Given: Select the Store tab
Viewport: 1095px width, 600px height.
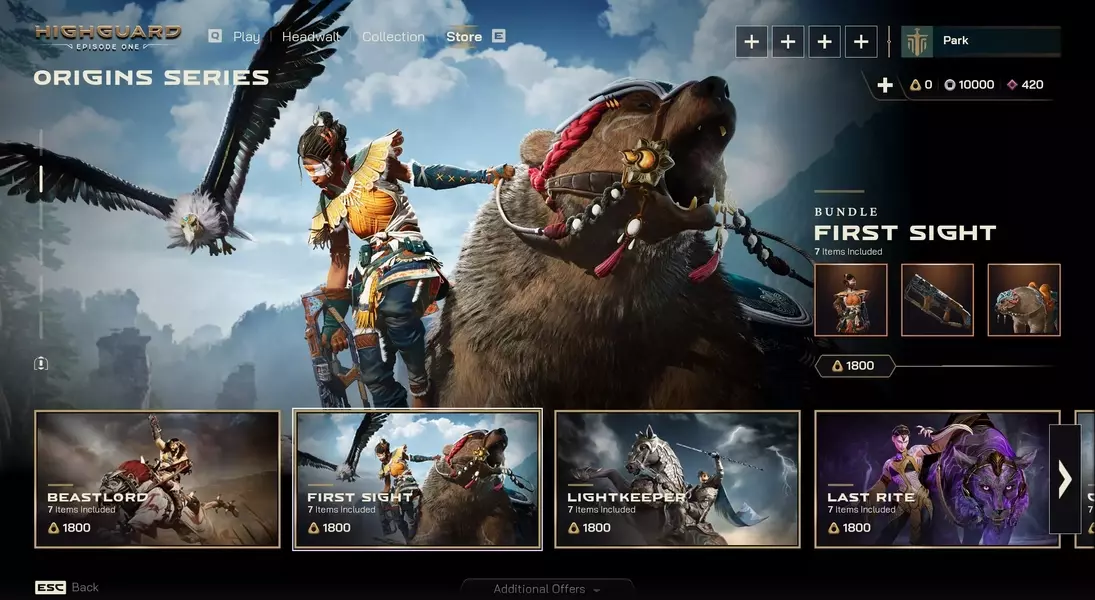Looking at the screenshot, I should tap(464, 37).
